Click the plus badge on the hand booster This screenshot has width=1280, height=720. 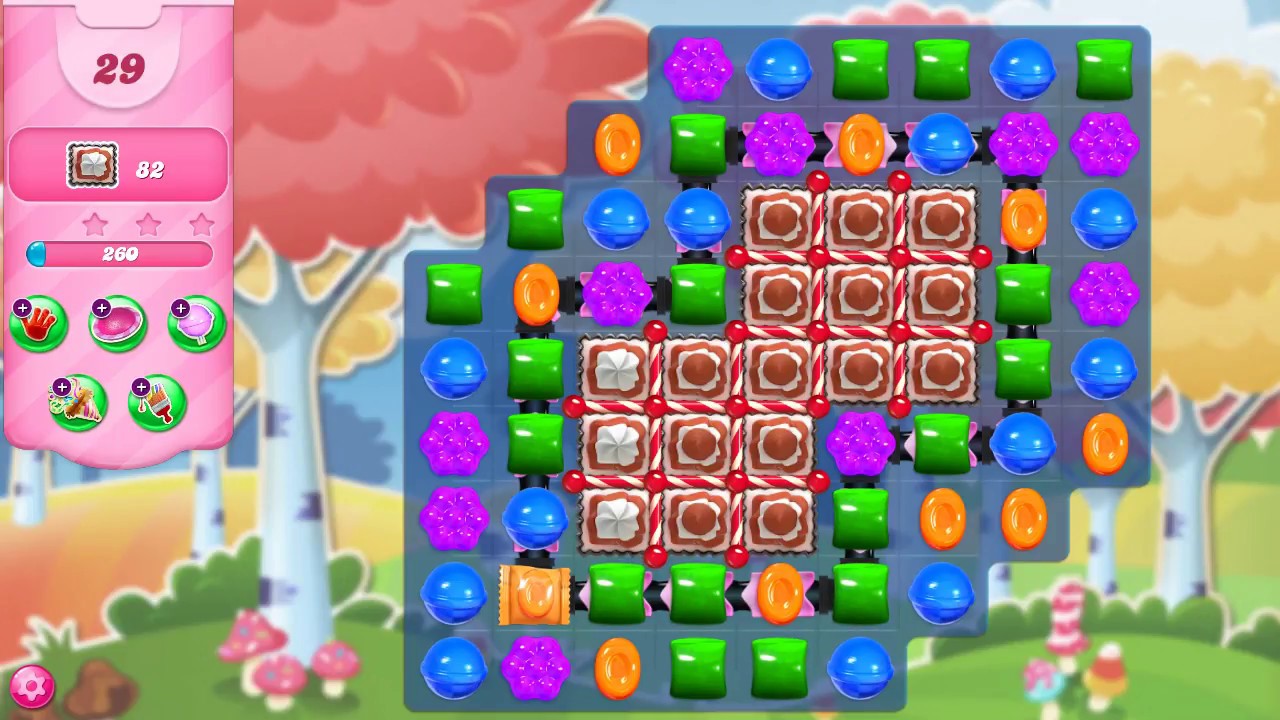pos(22,306)
